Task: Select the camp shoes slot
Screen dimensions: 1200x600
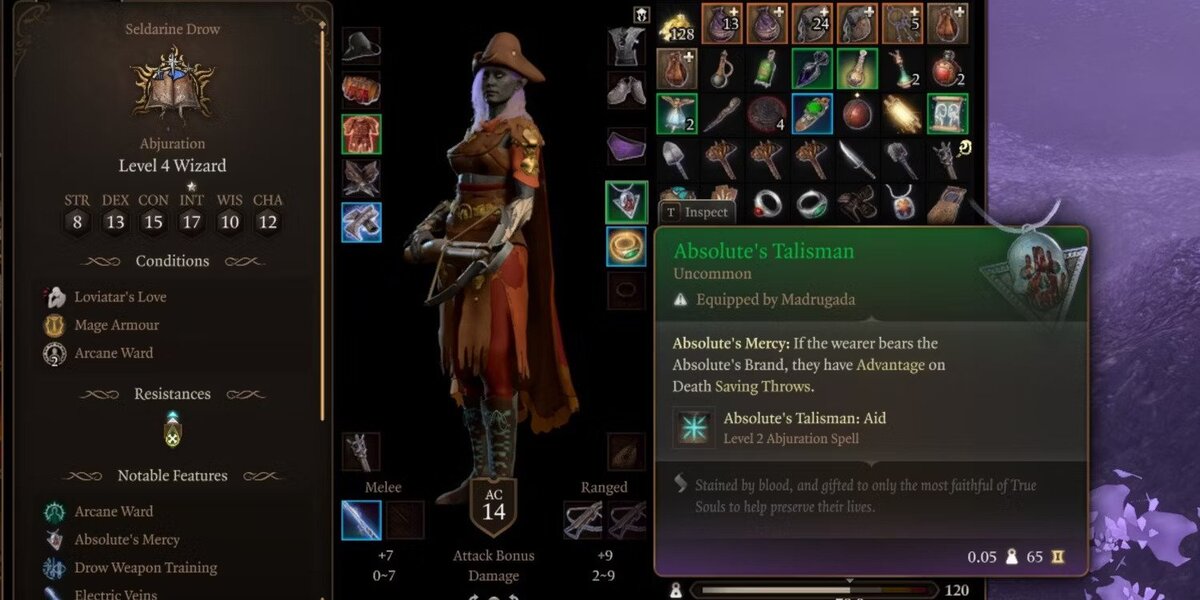Action: click(x=626, y=90)
